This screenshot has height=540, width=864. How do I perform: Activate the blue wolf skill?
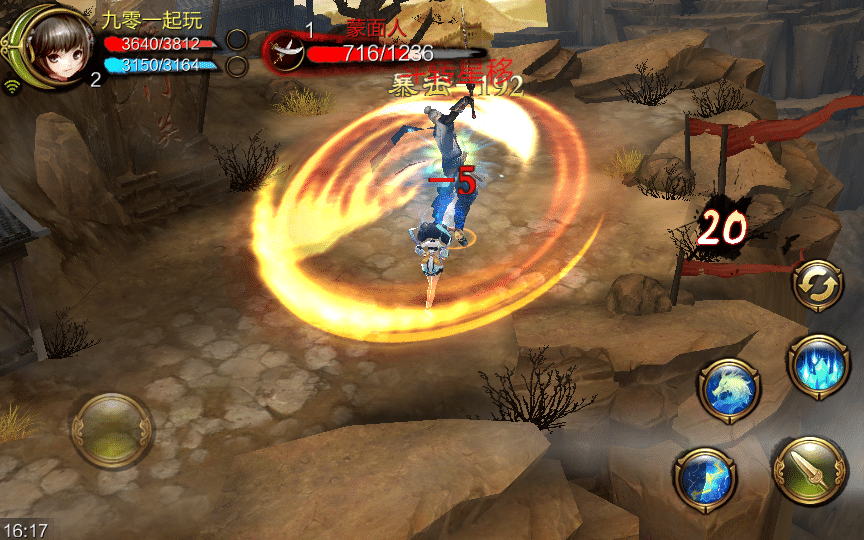click(x=730, y=390)
